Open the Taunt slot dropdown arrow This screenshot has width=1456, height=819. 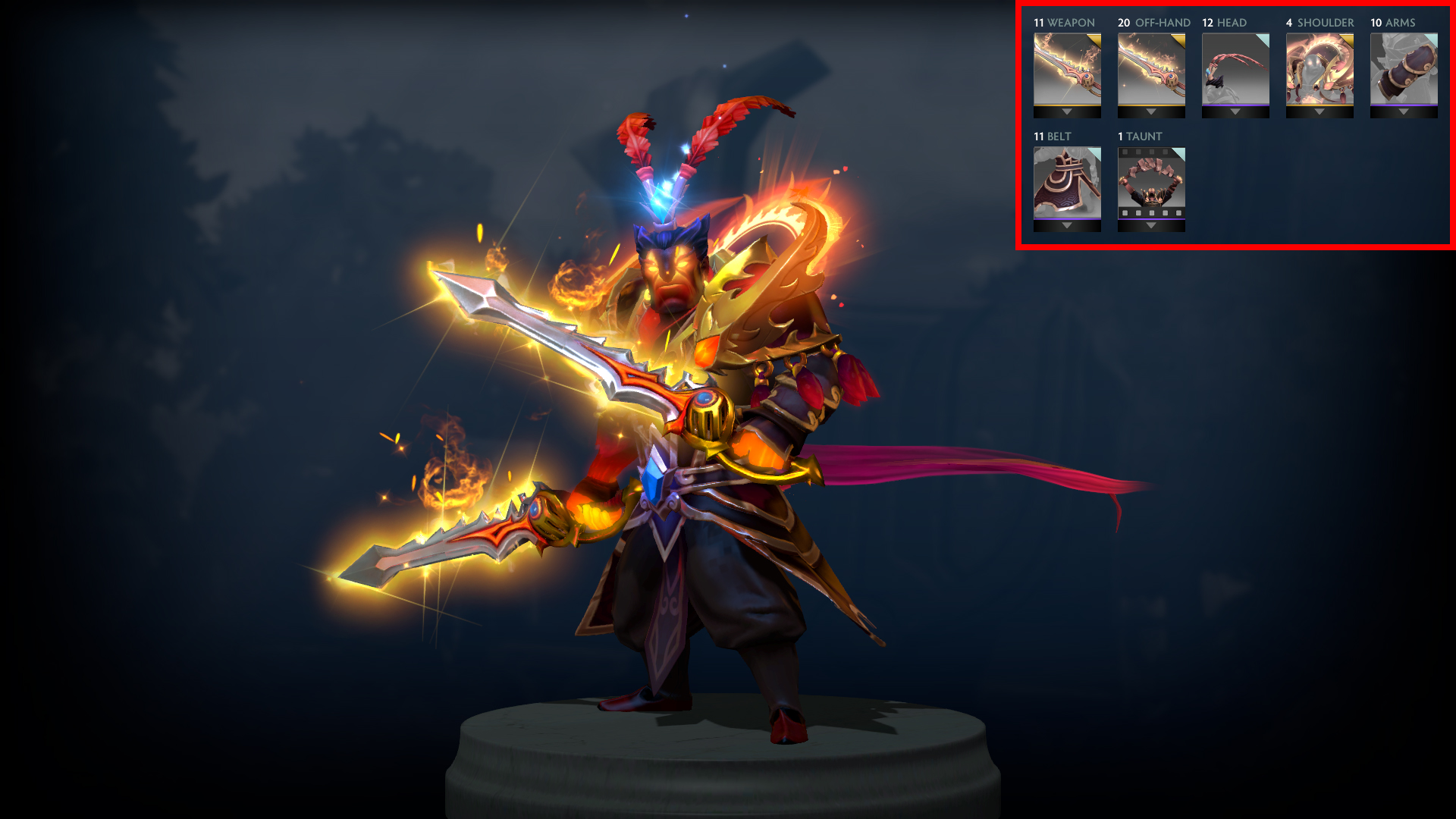point(1150,224)
